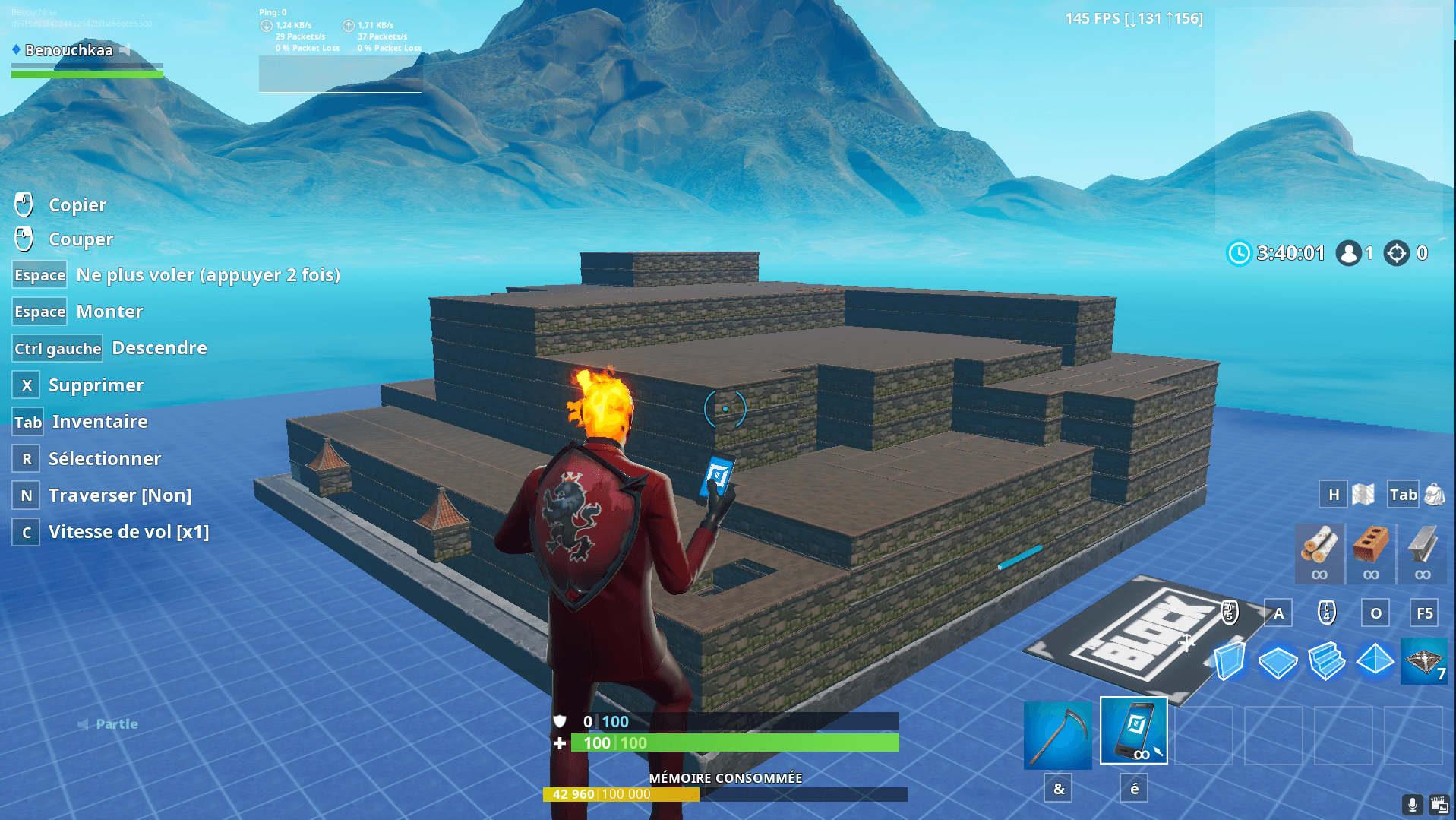Open inventory via the Tab bag icon
The height and width of the screenshot is (820, 1456).
tap(1433, 494)
